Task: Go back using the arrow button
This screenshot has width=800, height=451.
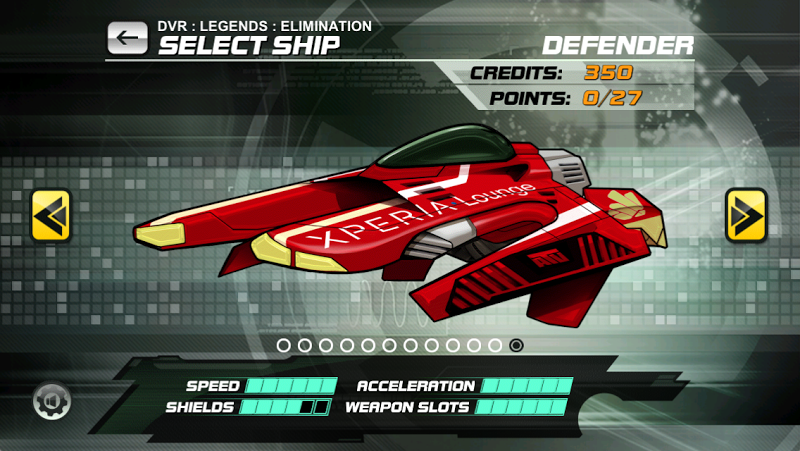Action: point(127,38)
